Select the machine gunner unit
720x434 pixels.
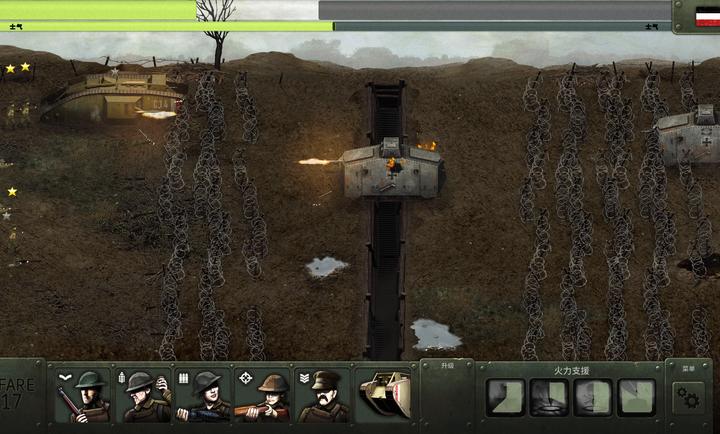coord(203,395)
